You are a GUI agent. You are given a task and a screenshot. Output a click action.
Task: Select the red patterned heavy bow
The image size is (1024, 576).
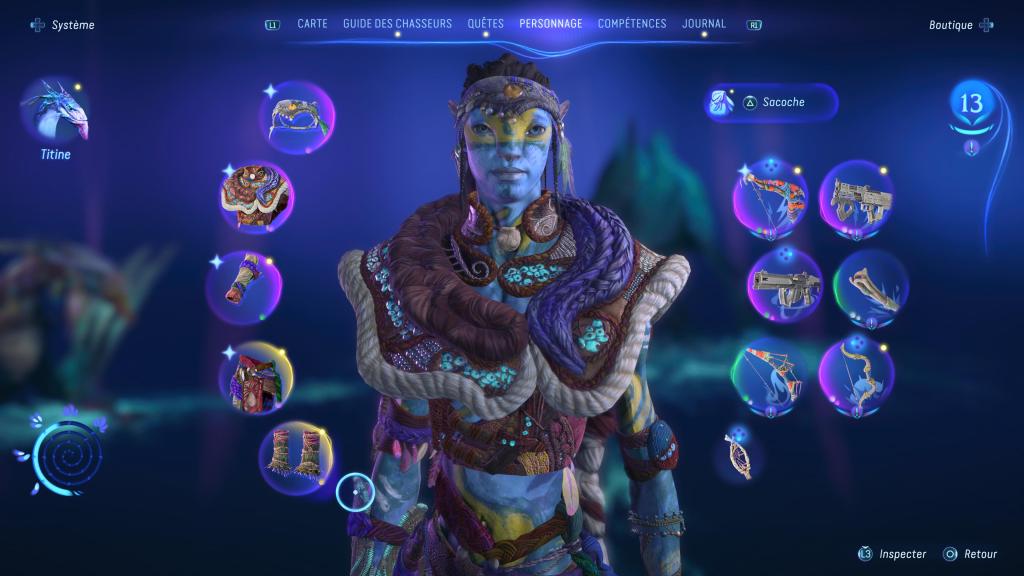pyautogui.click(x=770, y=196)
